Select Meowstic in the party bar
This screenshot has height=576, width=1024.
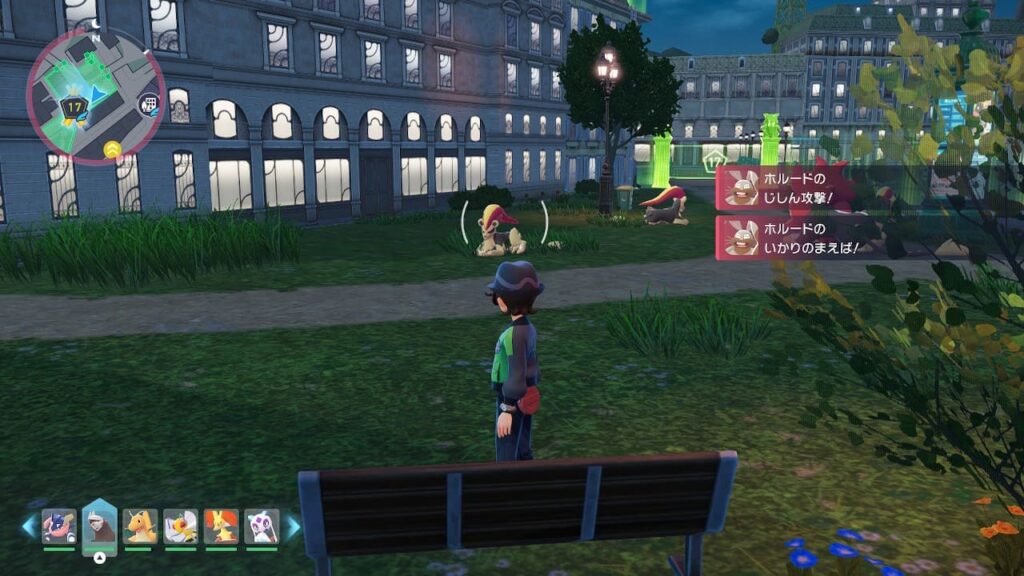pos(262,526)
